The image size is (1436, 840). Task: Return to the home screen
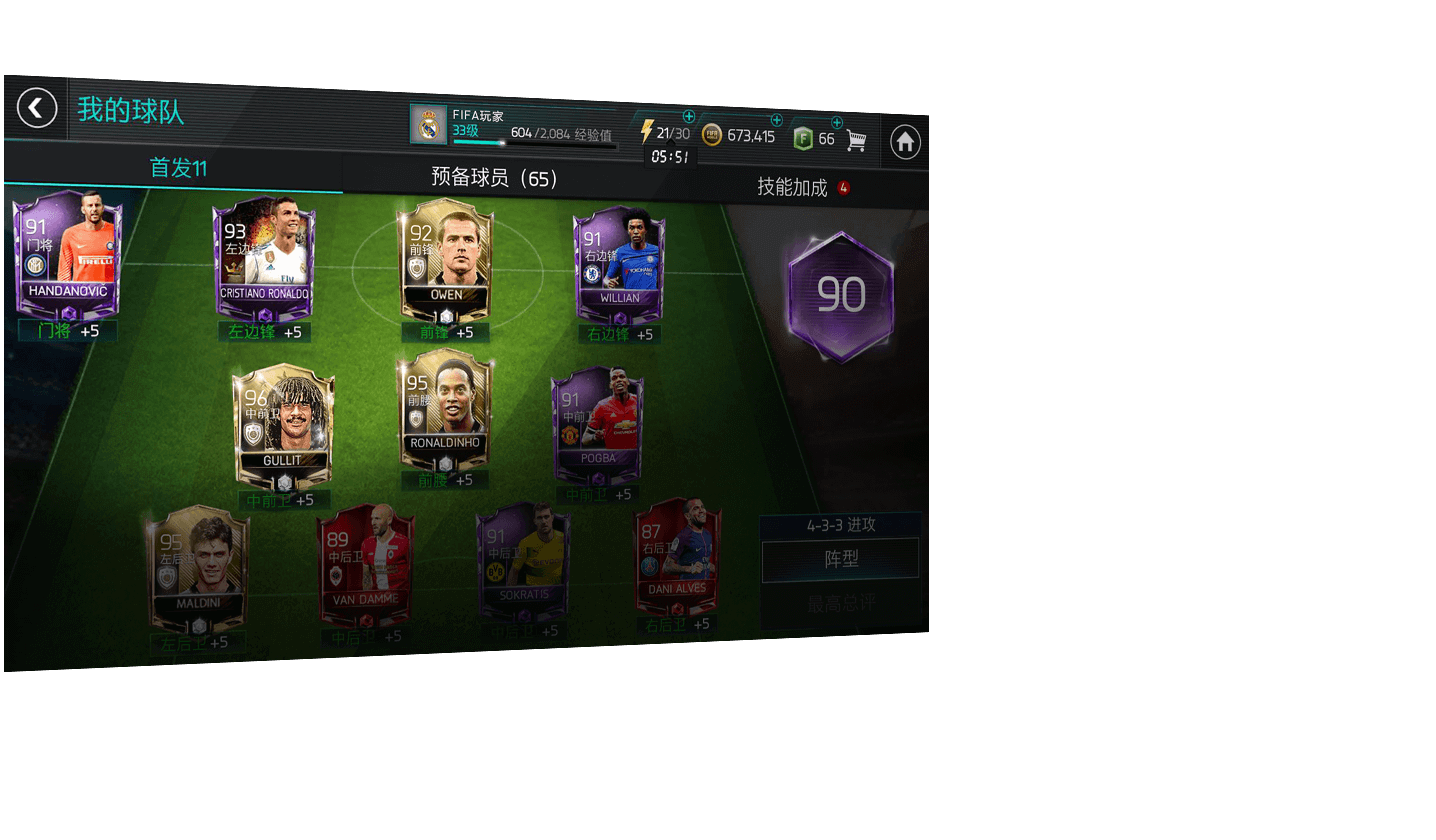tap(905, 142)
